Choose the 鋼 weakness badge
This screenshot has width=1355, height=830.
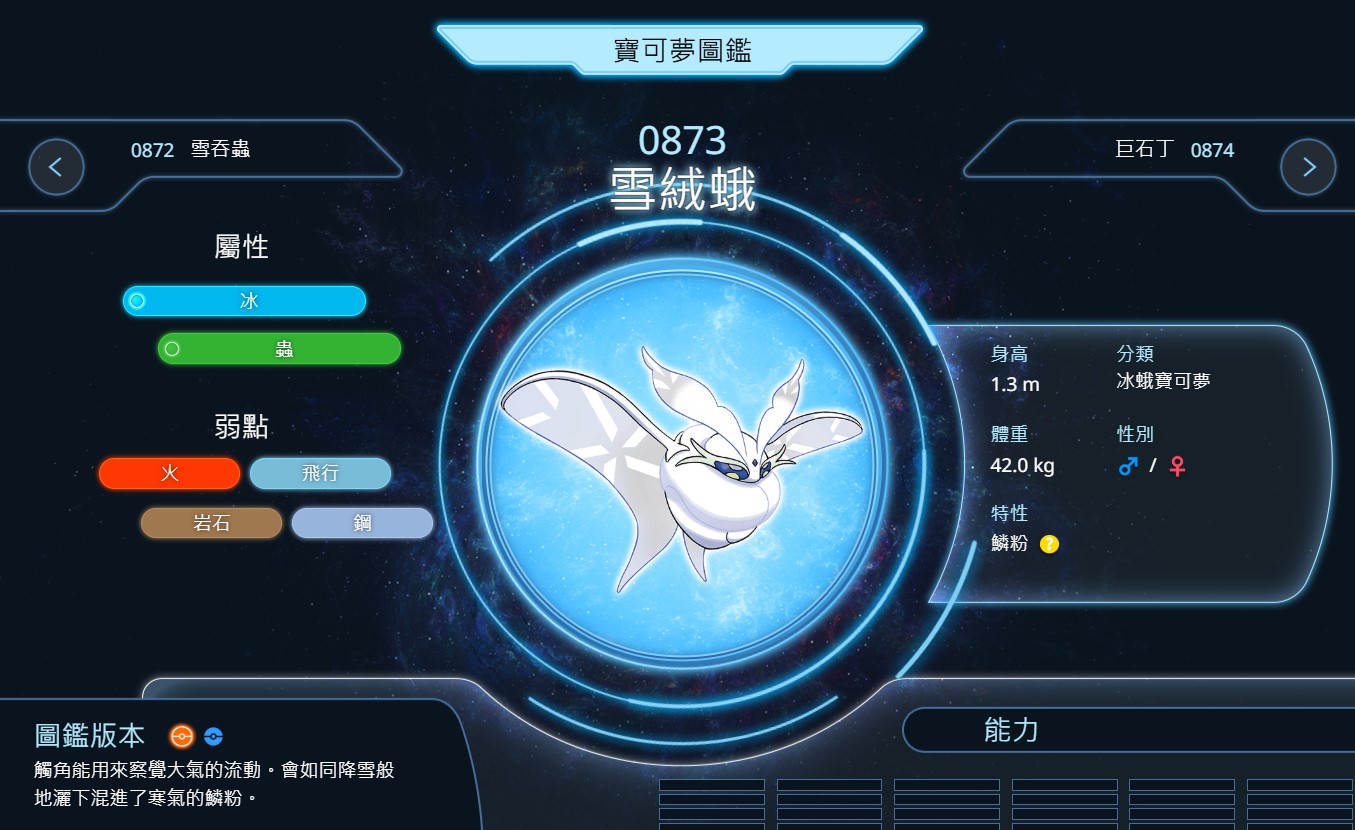362,523
